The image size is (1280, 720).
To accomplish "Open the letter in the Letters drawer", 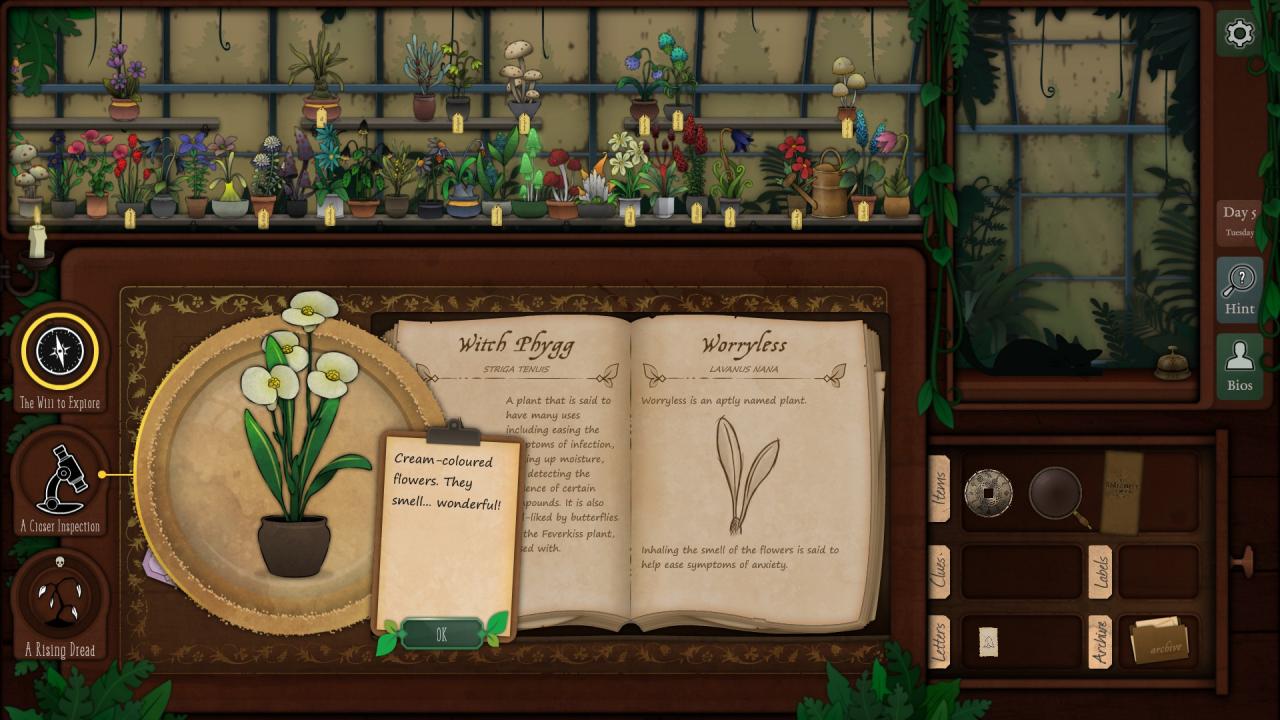I will pos(988,642).
